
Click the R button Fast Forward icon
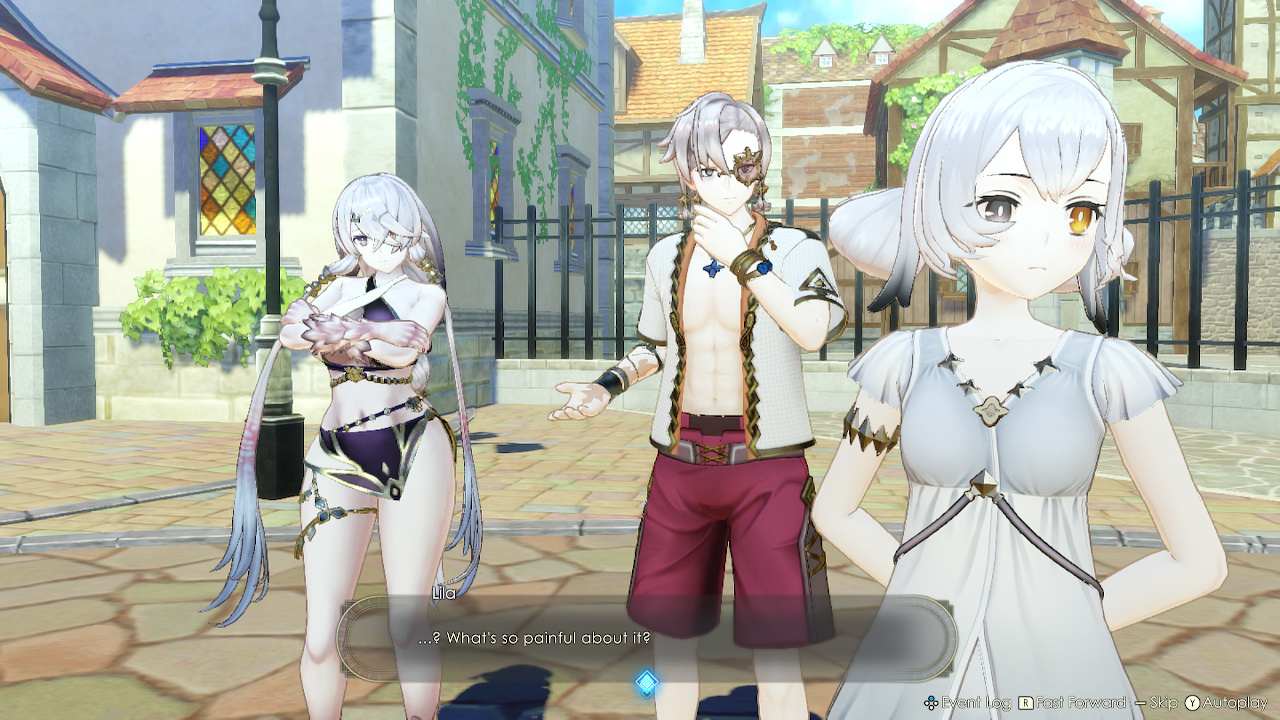coord(1026,702)
